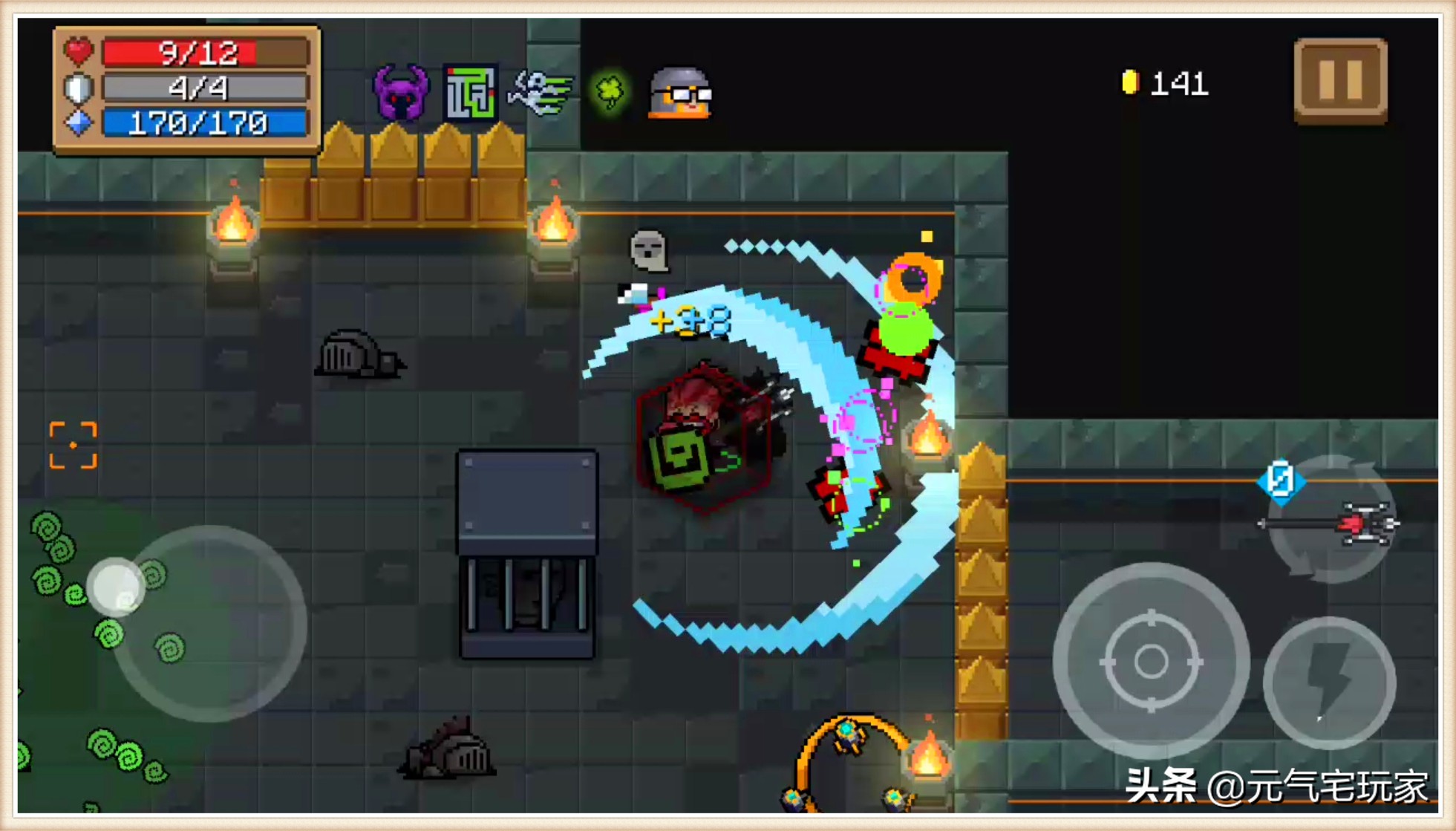Screen dimensions: 1456x831
Task: Toggle the orange target-lock bracket icon
Action: pyautogui.click(x=73, y=445)
